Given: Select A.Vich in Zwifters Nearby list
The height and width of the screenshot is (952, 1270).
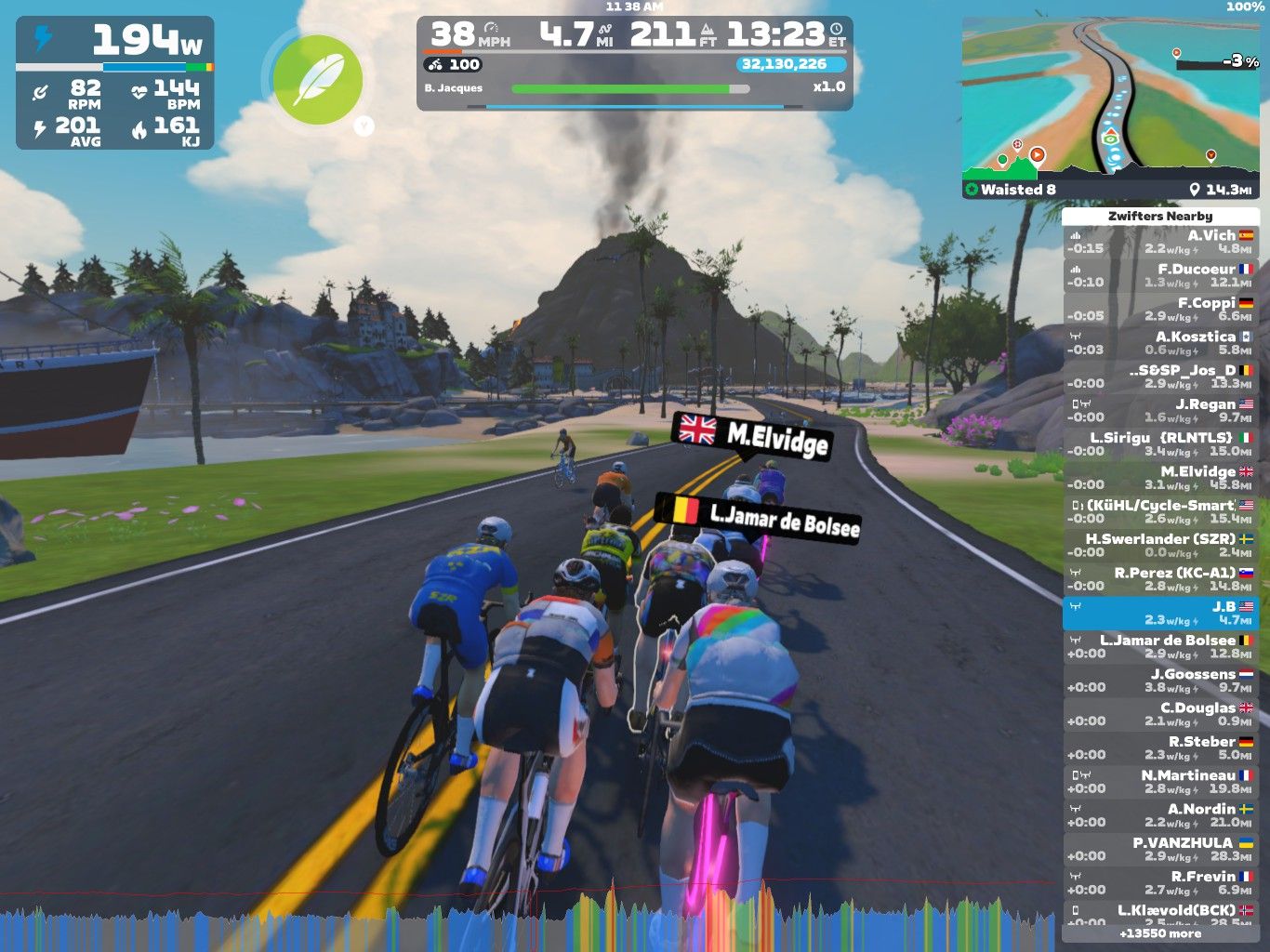Looking at the screenshot, I should [1160, 242].
